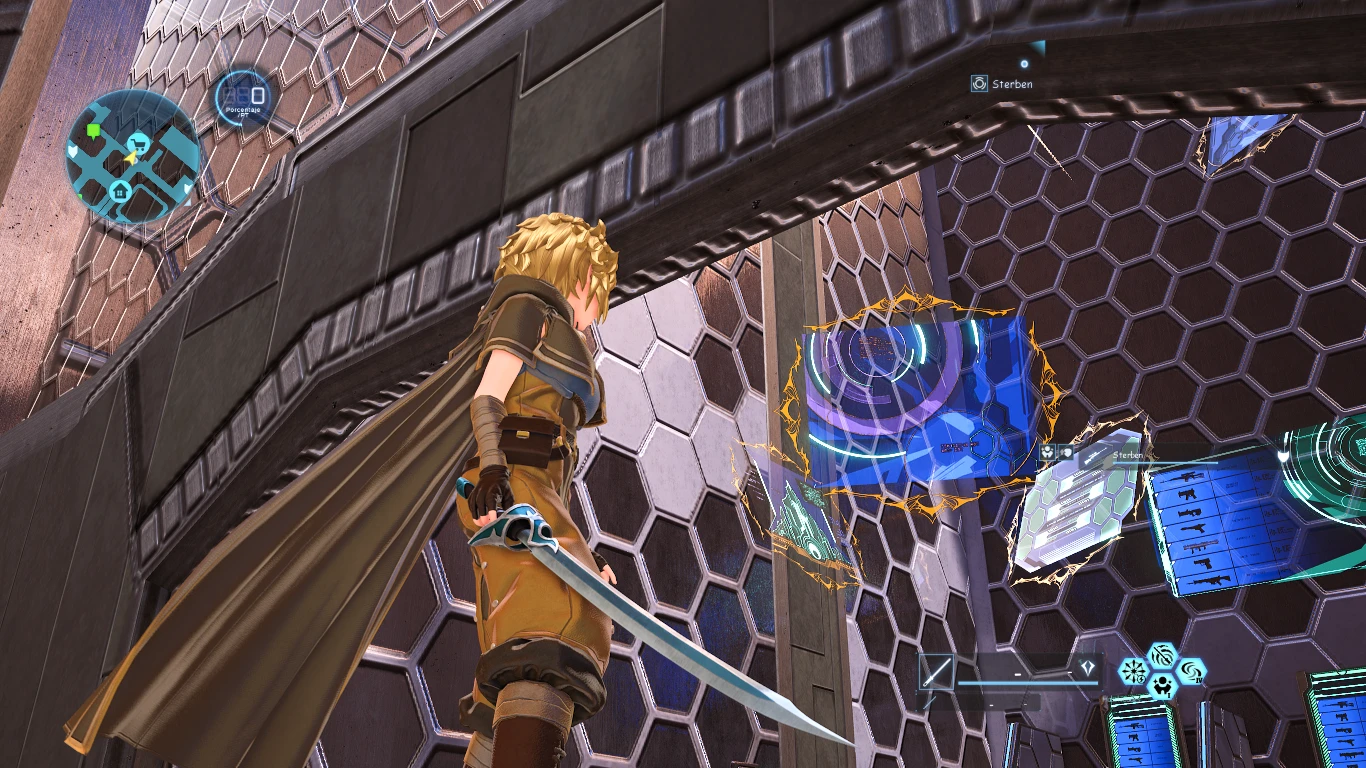Image resolution: width=1366 pixels, height=768 pixels.
Task: Click the diamond emblem on weapon bar
Action: [1087, 668]
